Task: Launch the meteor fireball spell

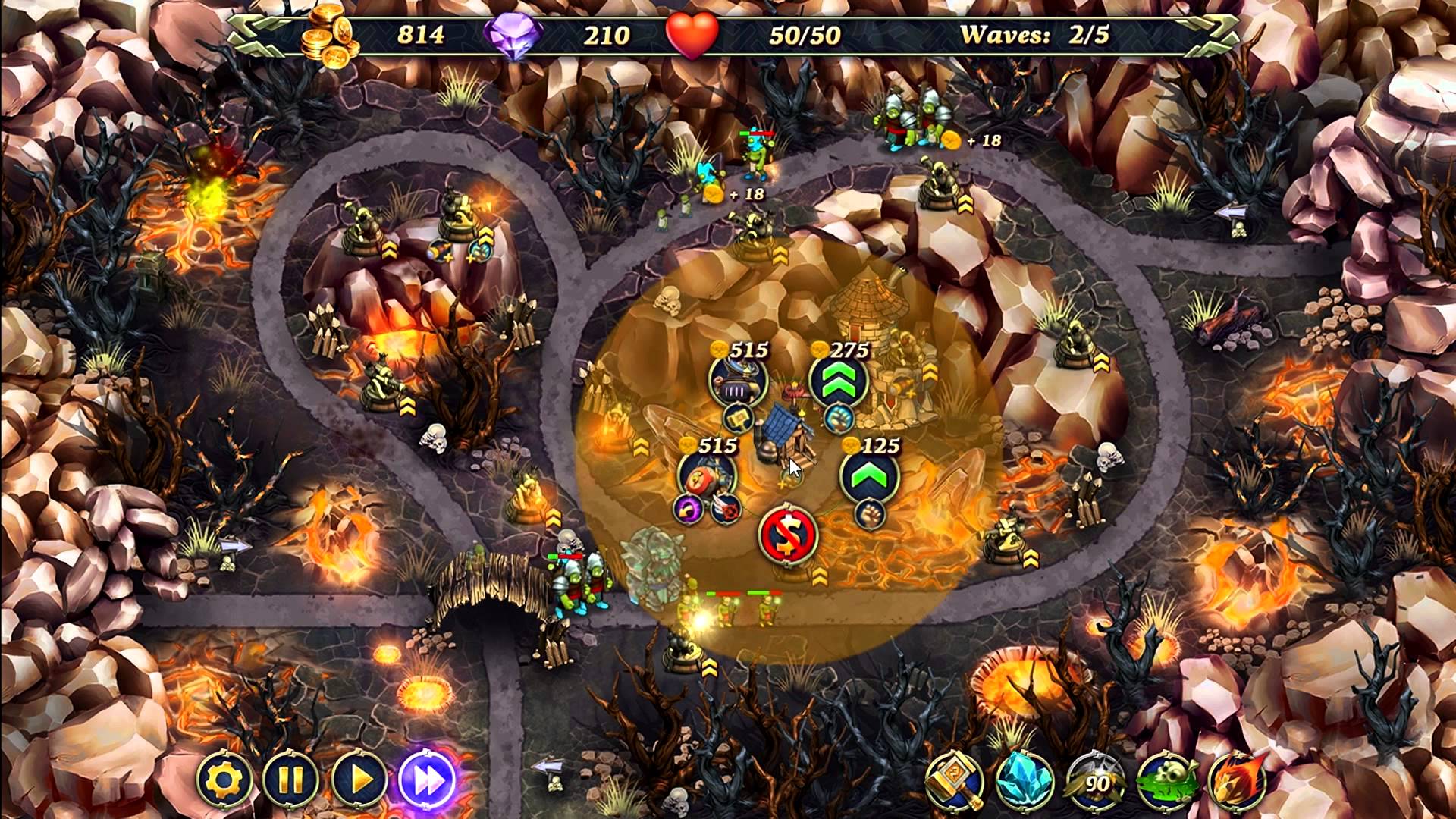Action: [1235, 781]
